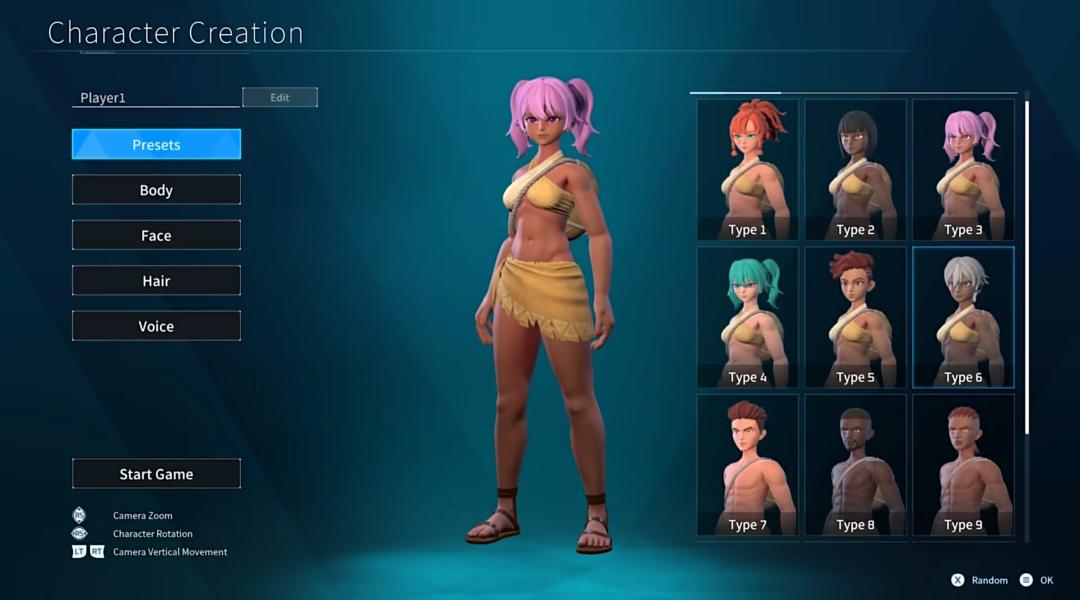Select the Presets category

pyautogui.click(x=156, y=145)
